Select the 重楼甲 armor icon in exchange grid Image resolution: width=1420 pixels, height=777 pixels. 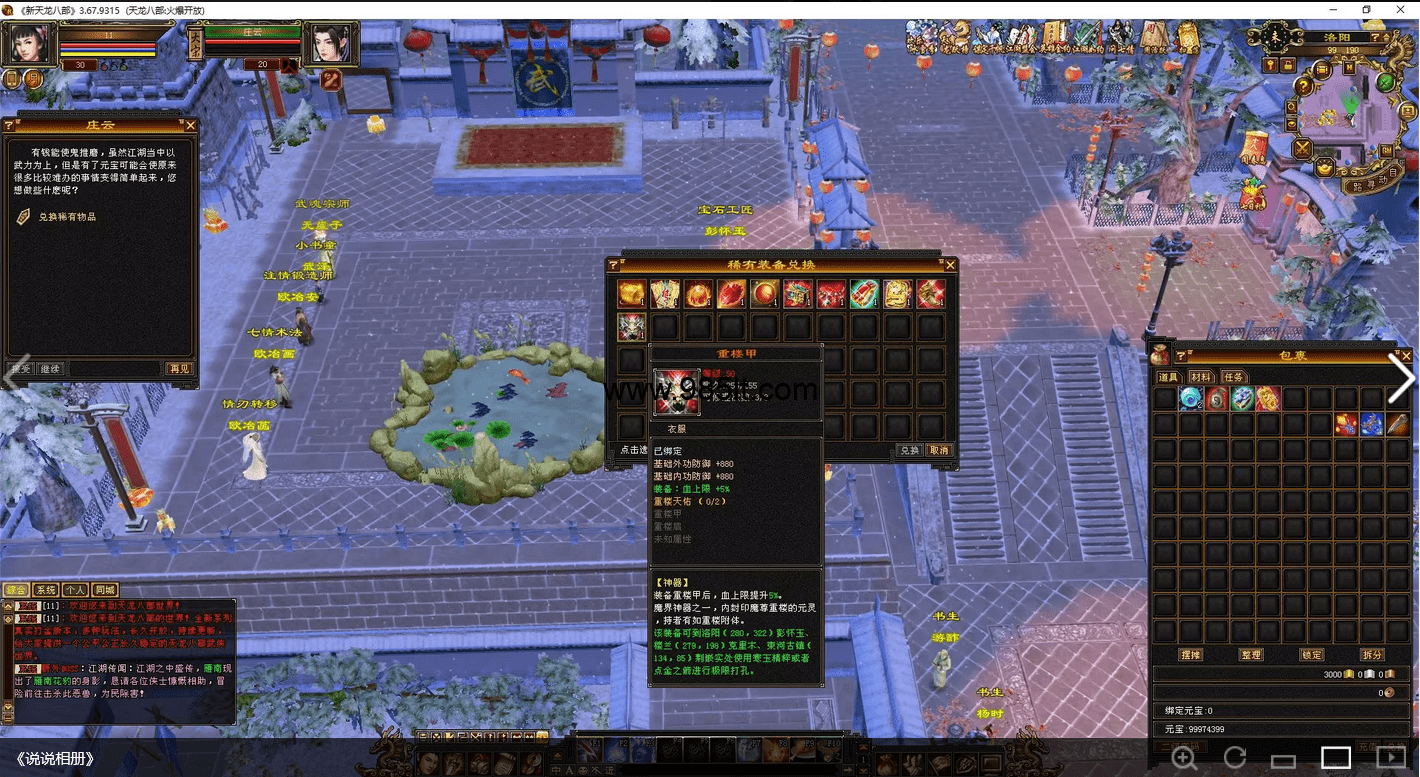(631, 326)
